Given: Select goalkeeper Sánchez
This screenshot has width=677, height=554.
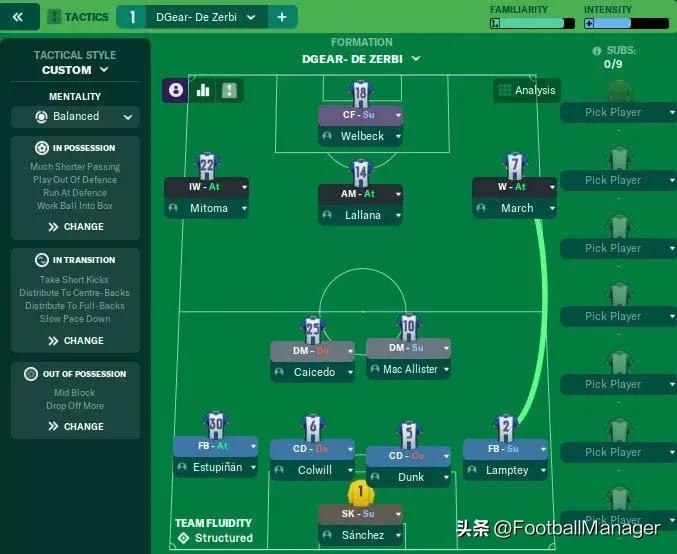Looking at the screenshot, I should point(361,535).
